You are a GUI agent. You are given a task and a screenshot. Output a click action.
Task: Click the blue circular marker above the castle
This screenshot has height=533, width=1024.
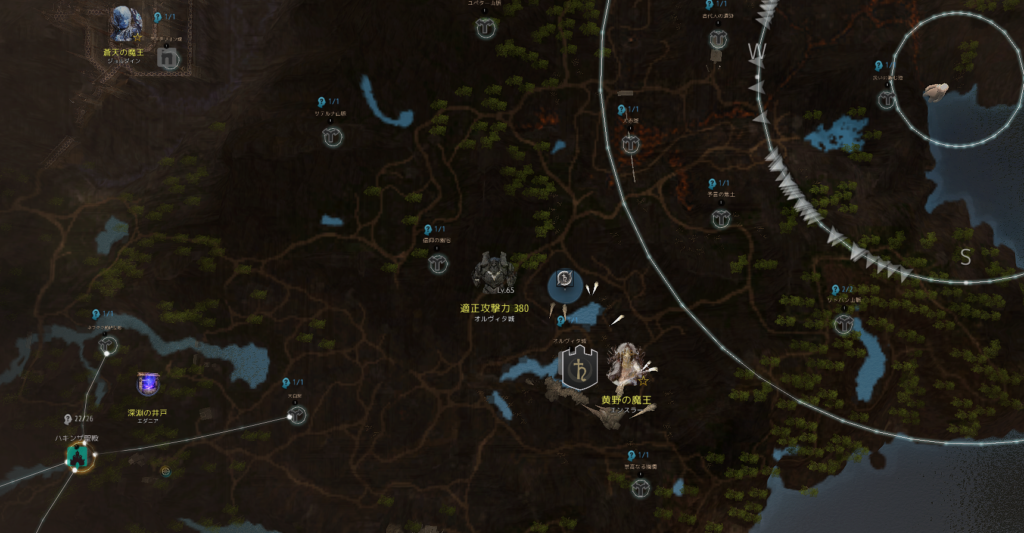coord(564,285)
